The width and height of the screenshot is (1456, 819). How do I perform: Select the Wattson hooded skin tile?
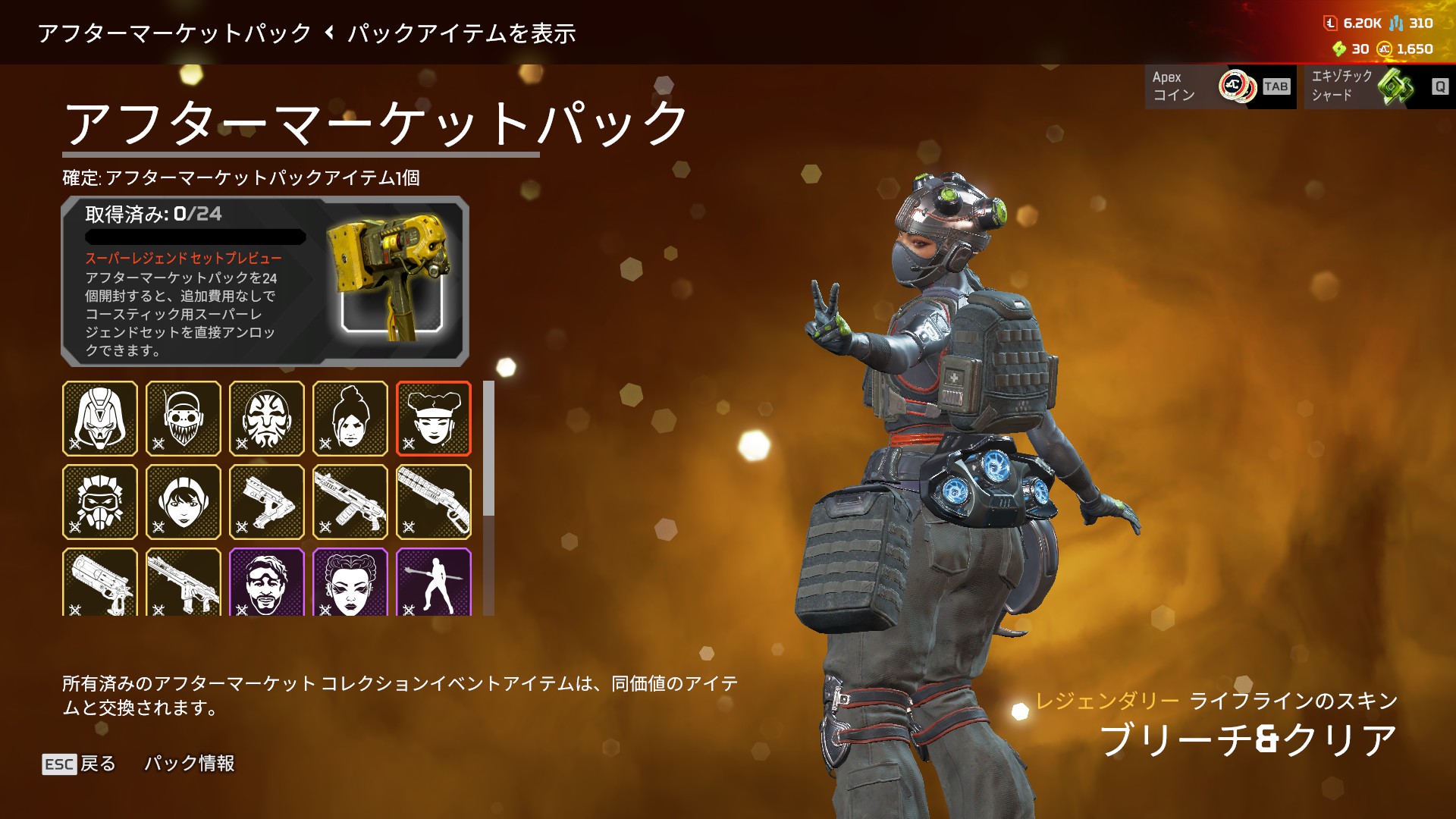click(x=184, y=502)
